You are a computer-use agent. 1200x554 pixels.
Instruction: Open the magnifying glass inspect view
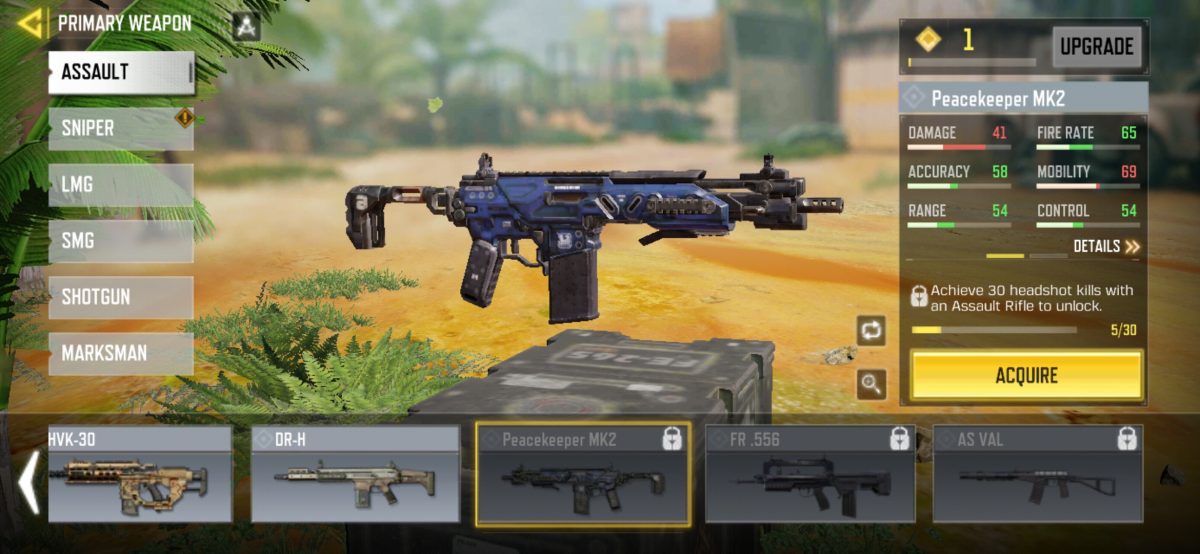coord(870,383)
